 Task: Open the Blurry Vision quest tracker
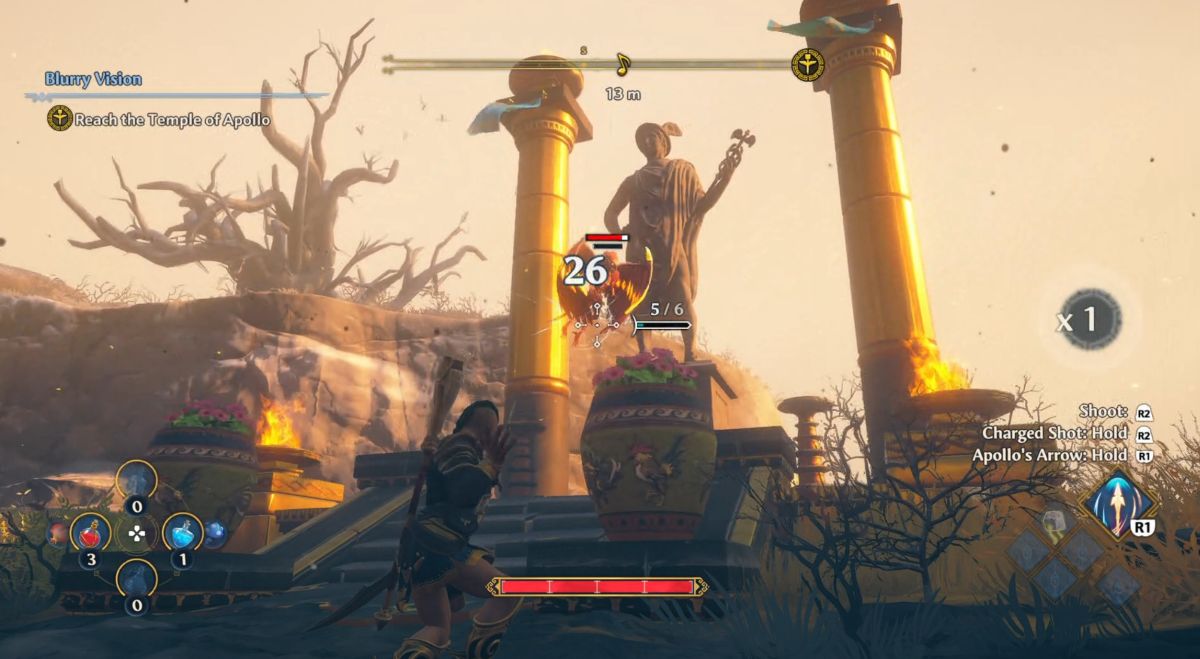pos(93,79)
